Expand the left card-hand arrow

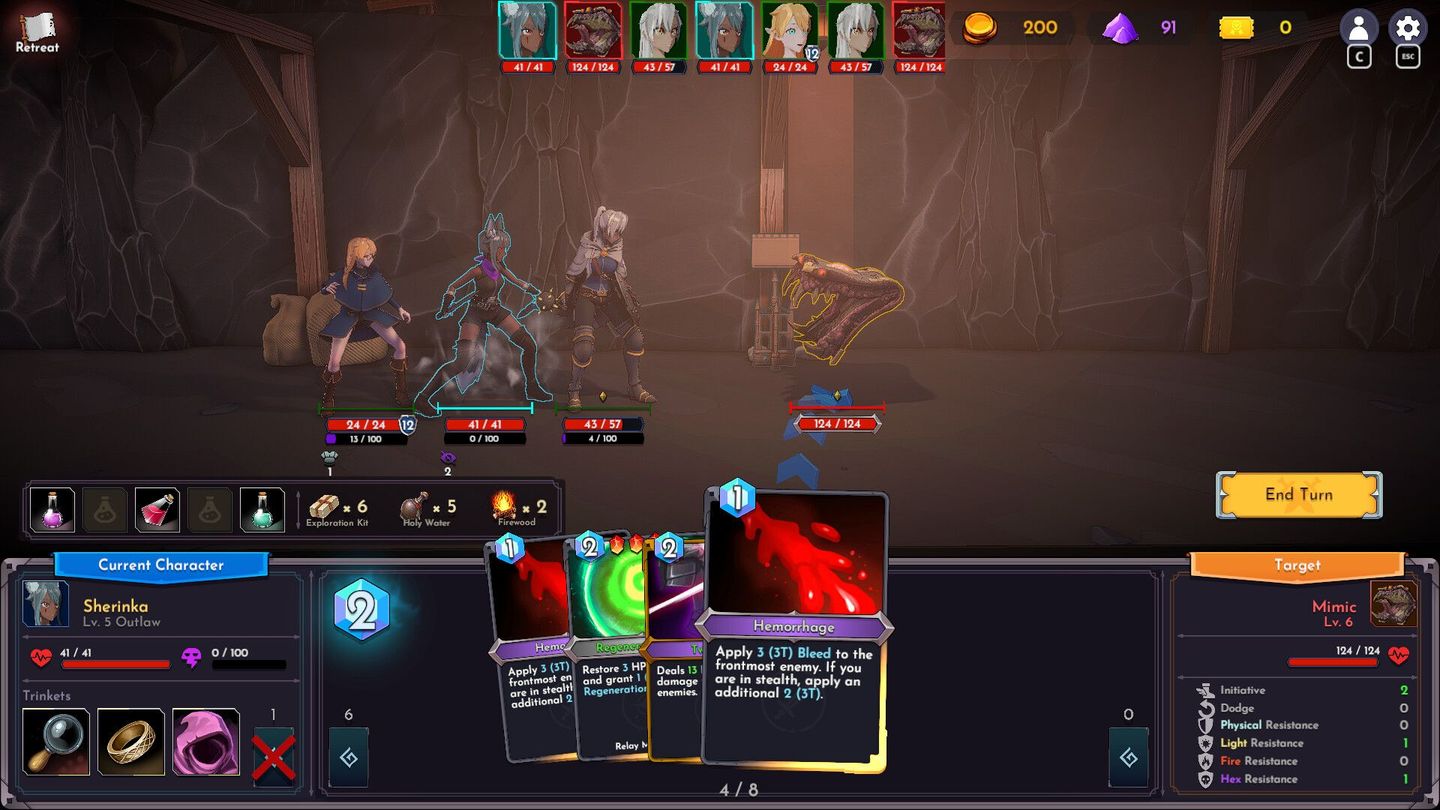[348, 758]
